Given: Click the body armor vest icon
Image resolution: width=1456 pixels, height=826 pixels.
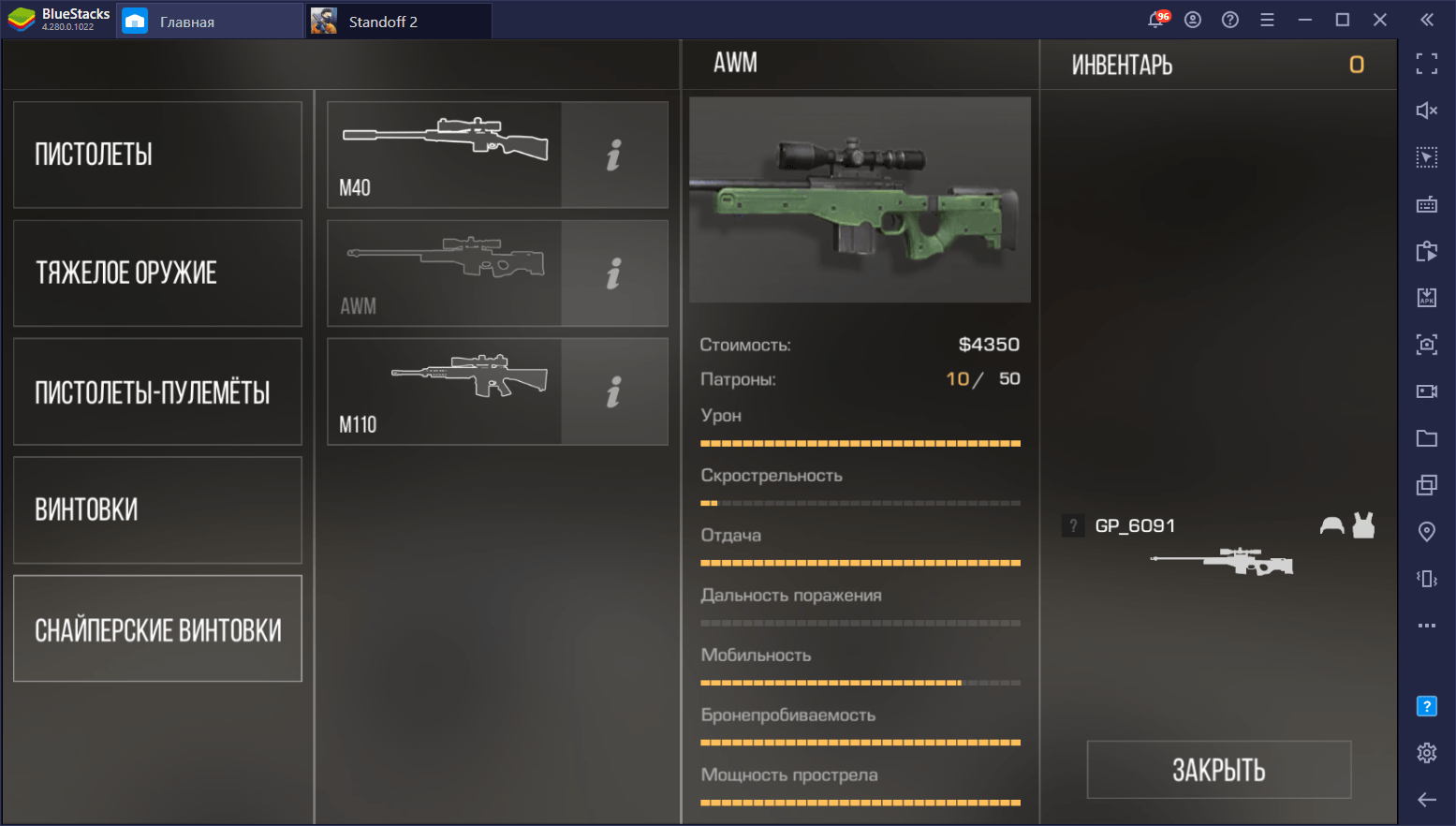Looking at the screenshot, I should [1364, 525].
